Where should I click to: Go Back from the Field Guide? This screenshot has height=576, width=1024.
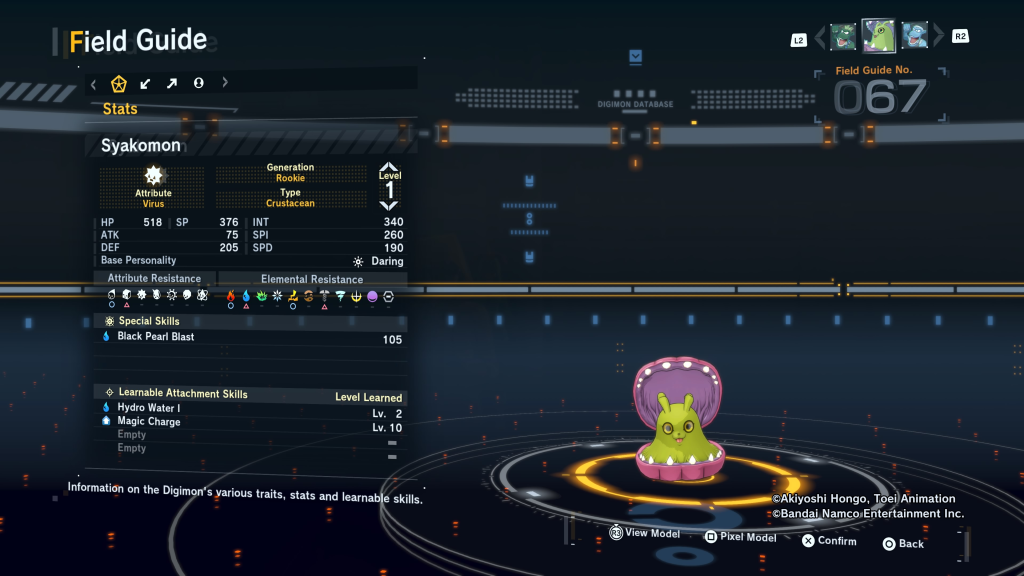tap(903, 544)
